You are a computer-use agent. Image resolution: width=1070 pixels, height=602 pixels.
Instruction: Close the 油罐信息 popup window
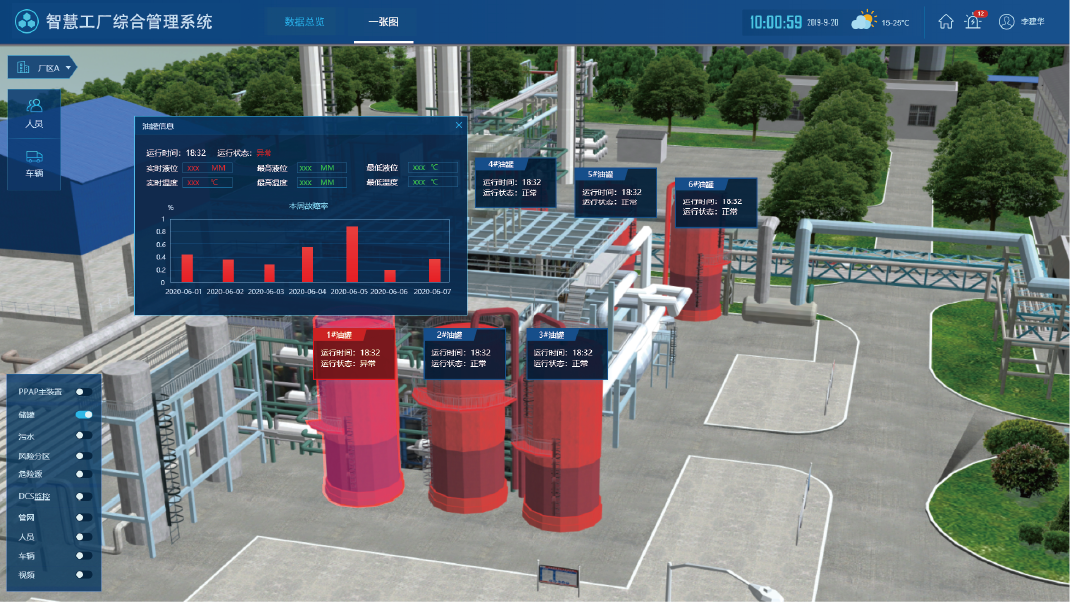pos(459,125)
